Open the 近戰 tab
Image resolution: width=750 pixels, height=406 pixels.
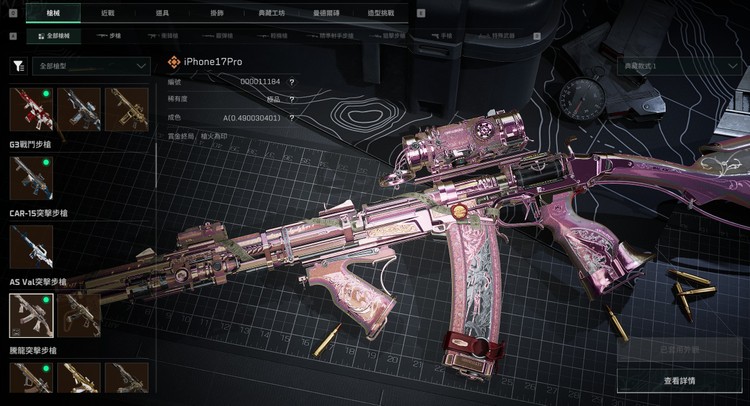click(107, 14)
